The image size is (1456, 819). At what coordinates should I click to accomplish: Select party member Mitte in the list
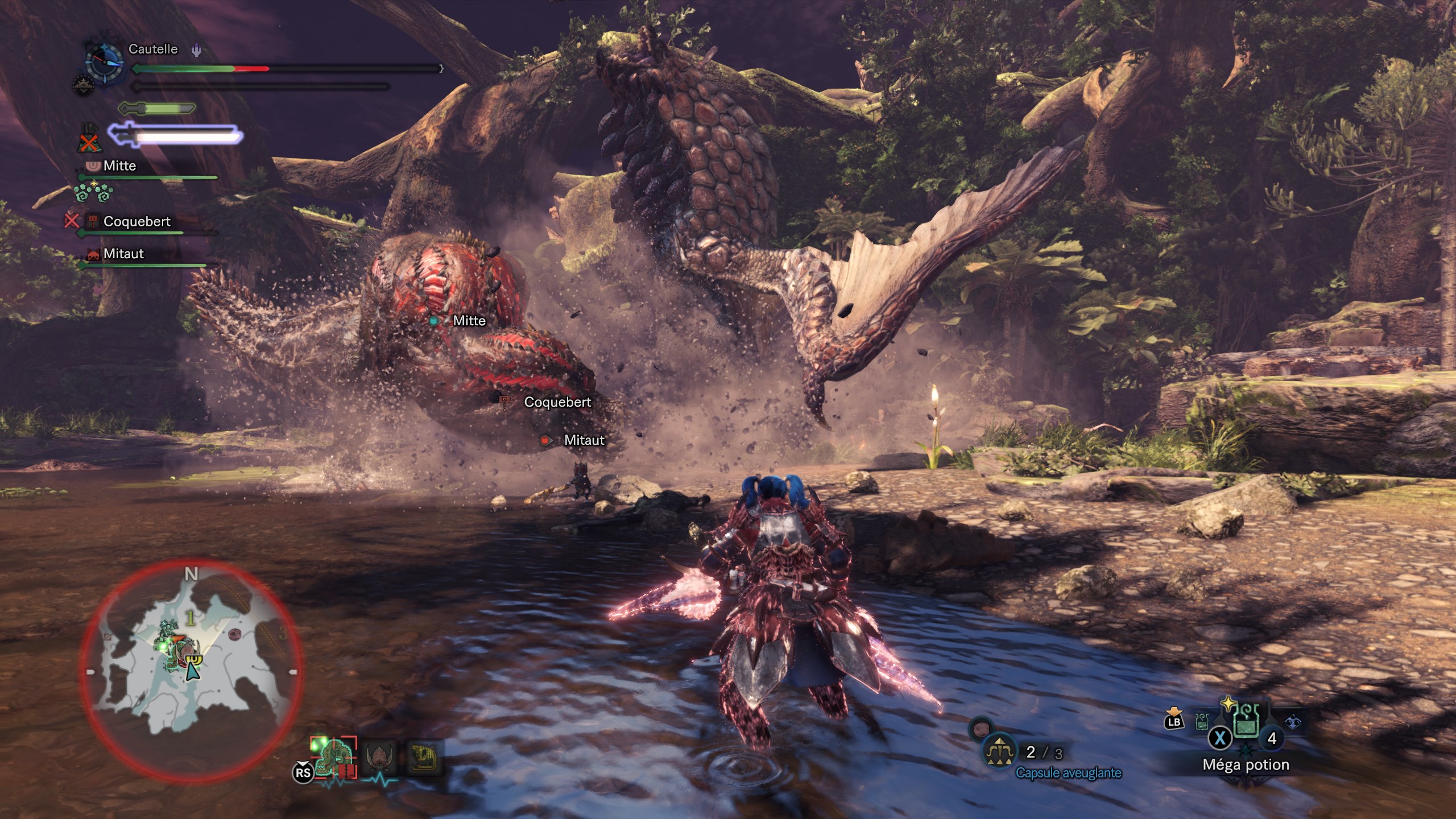119,166
